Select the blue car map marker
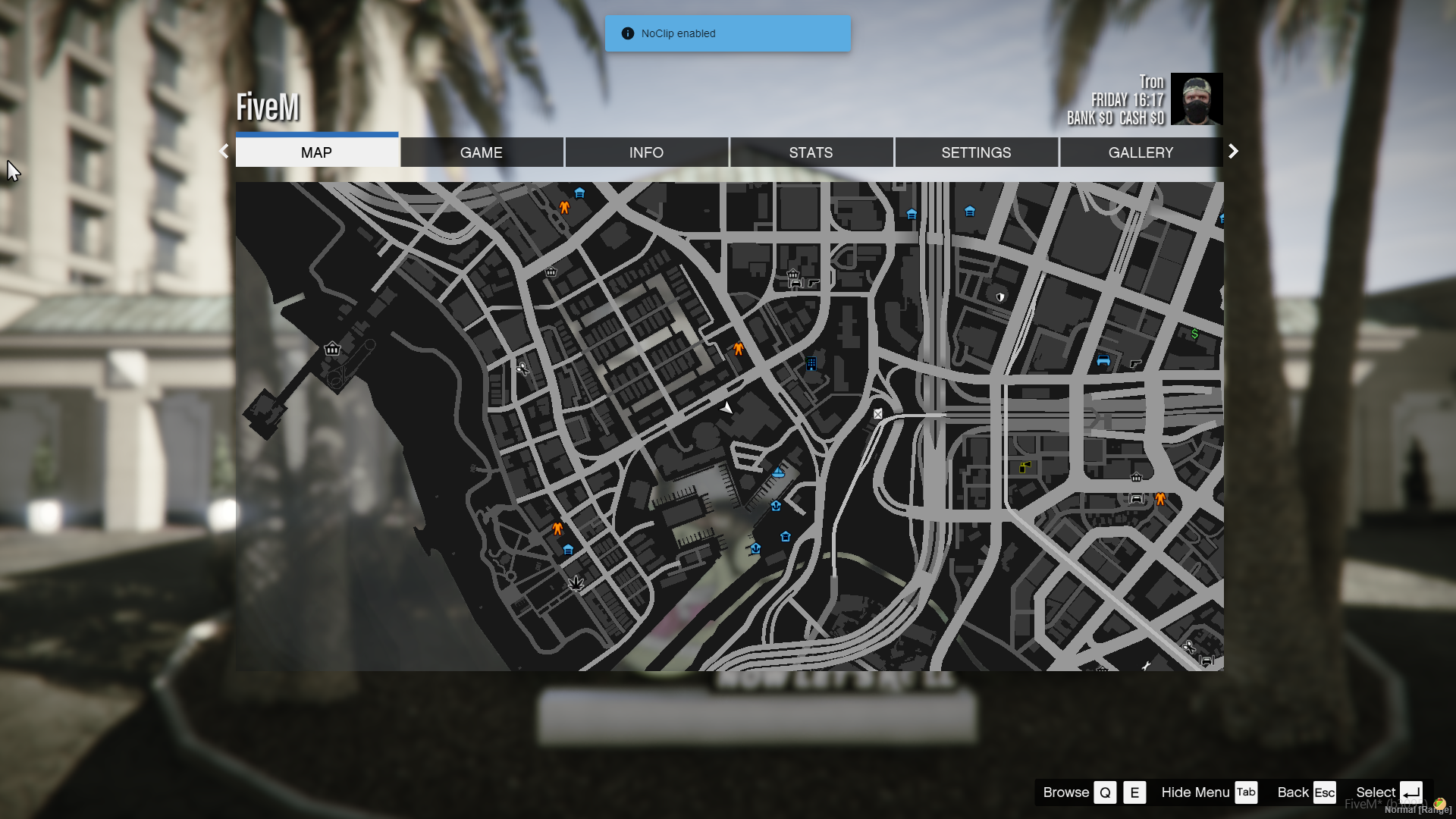 coord(1103,361)
